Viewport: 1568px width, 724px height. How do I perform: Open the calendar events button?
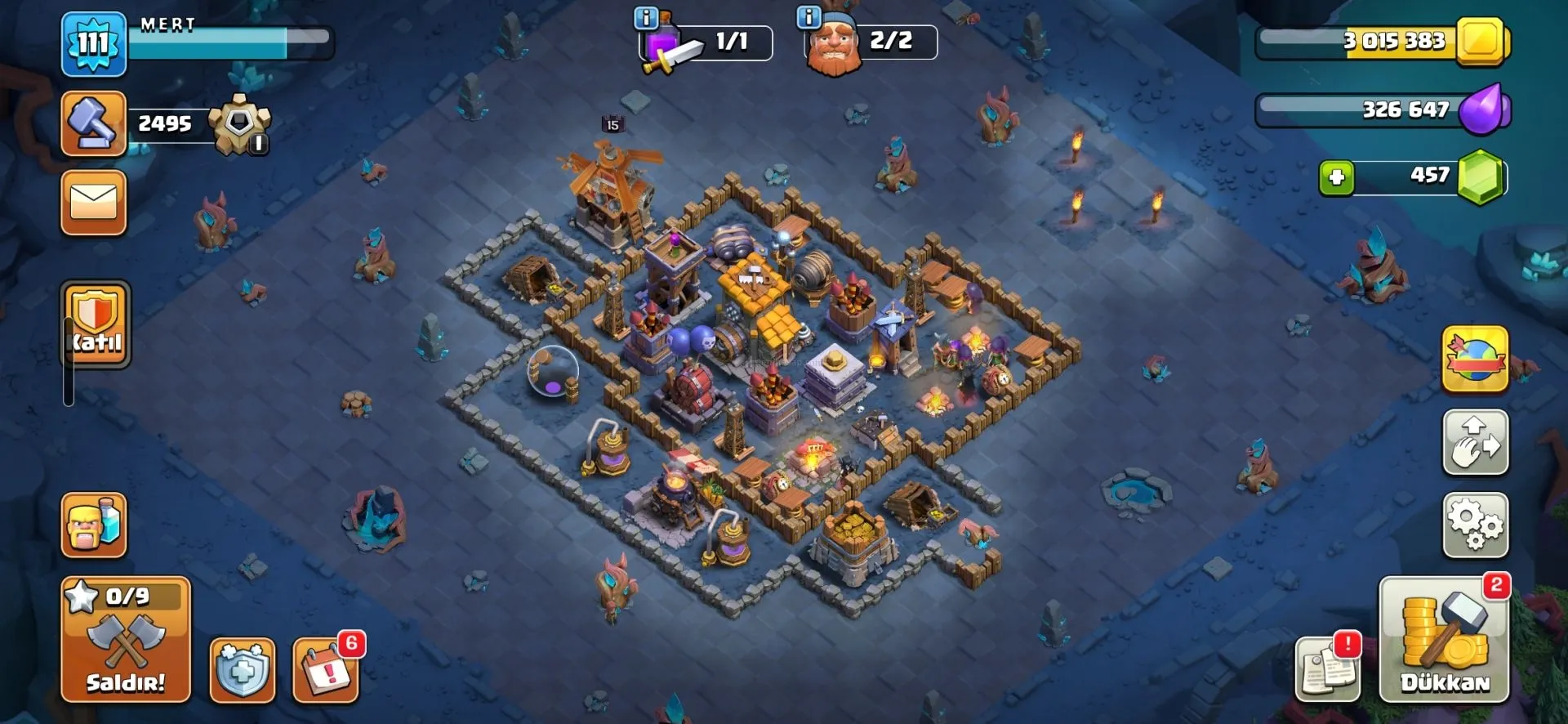[x=326, y=671]
